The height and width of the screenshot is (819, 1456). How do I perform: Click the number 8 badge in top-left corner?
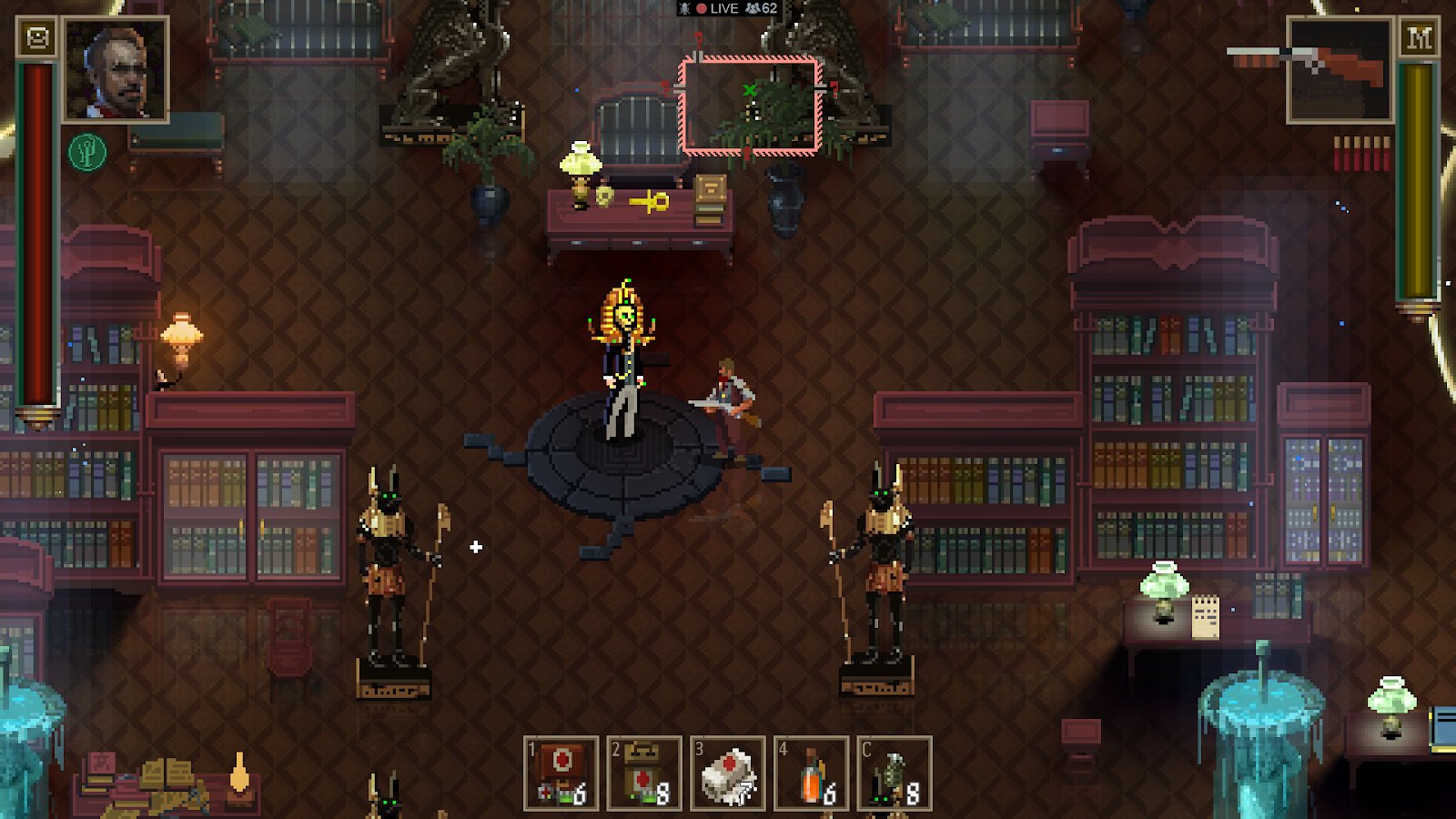(36, 36)
